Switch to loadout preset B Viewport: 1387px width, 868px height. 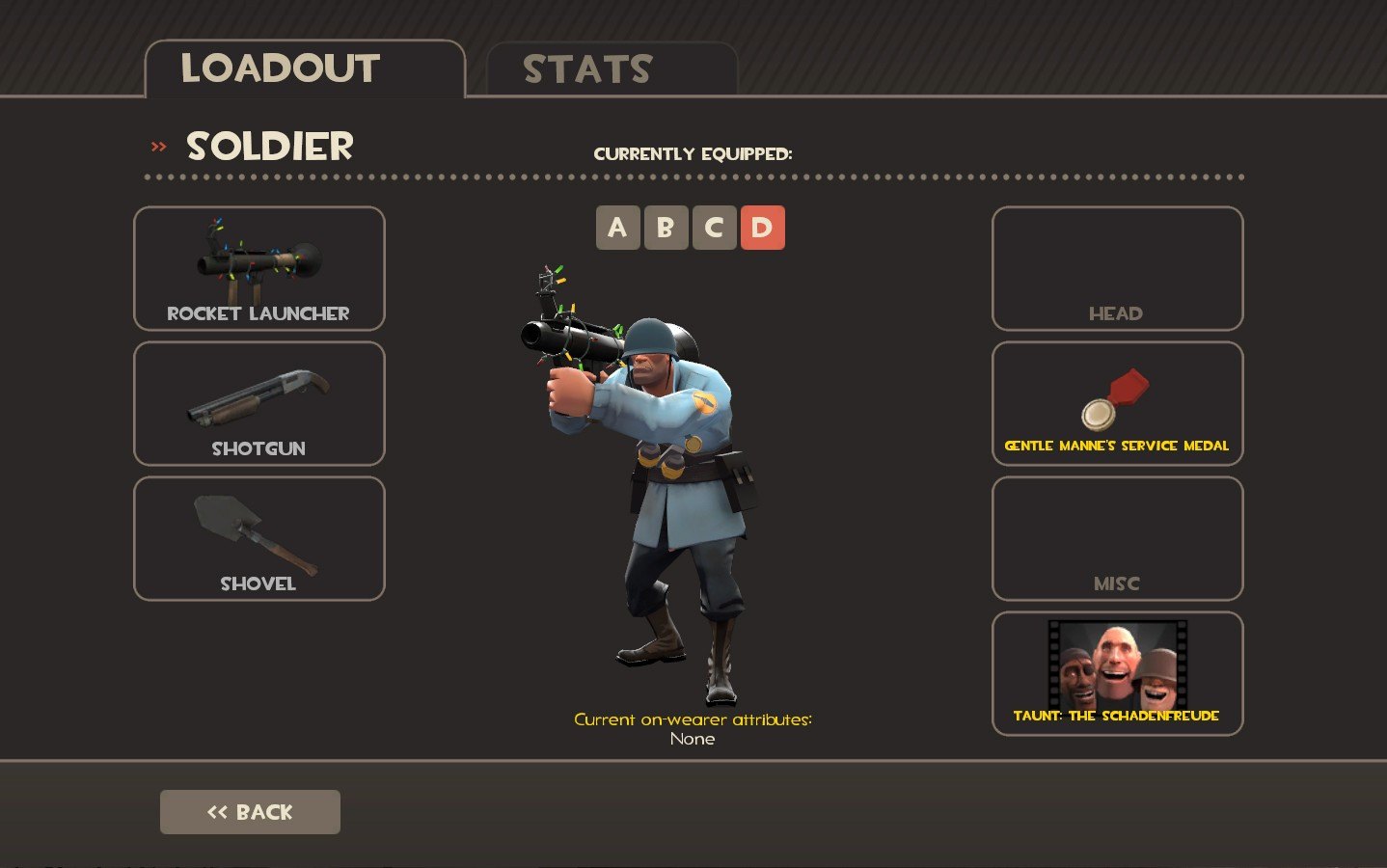tap(666, 228)
